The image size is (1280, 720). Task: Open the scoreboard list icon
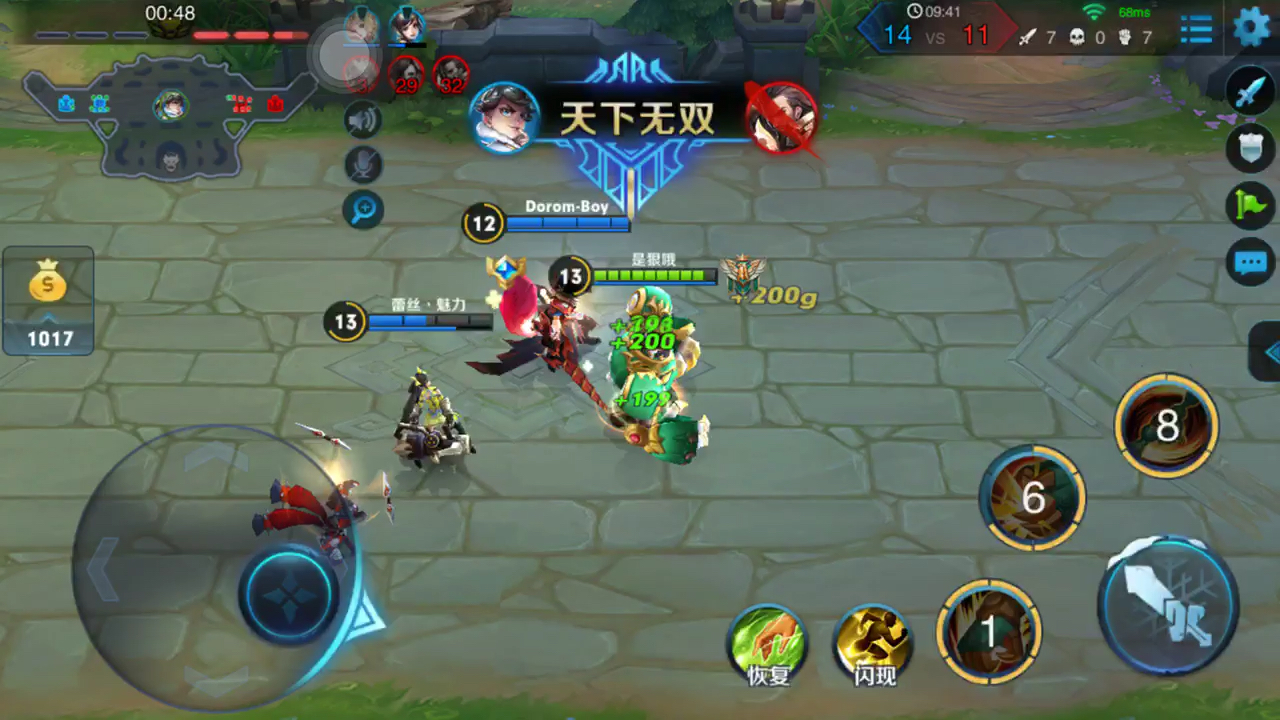1196,28
